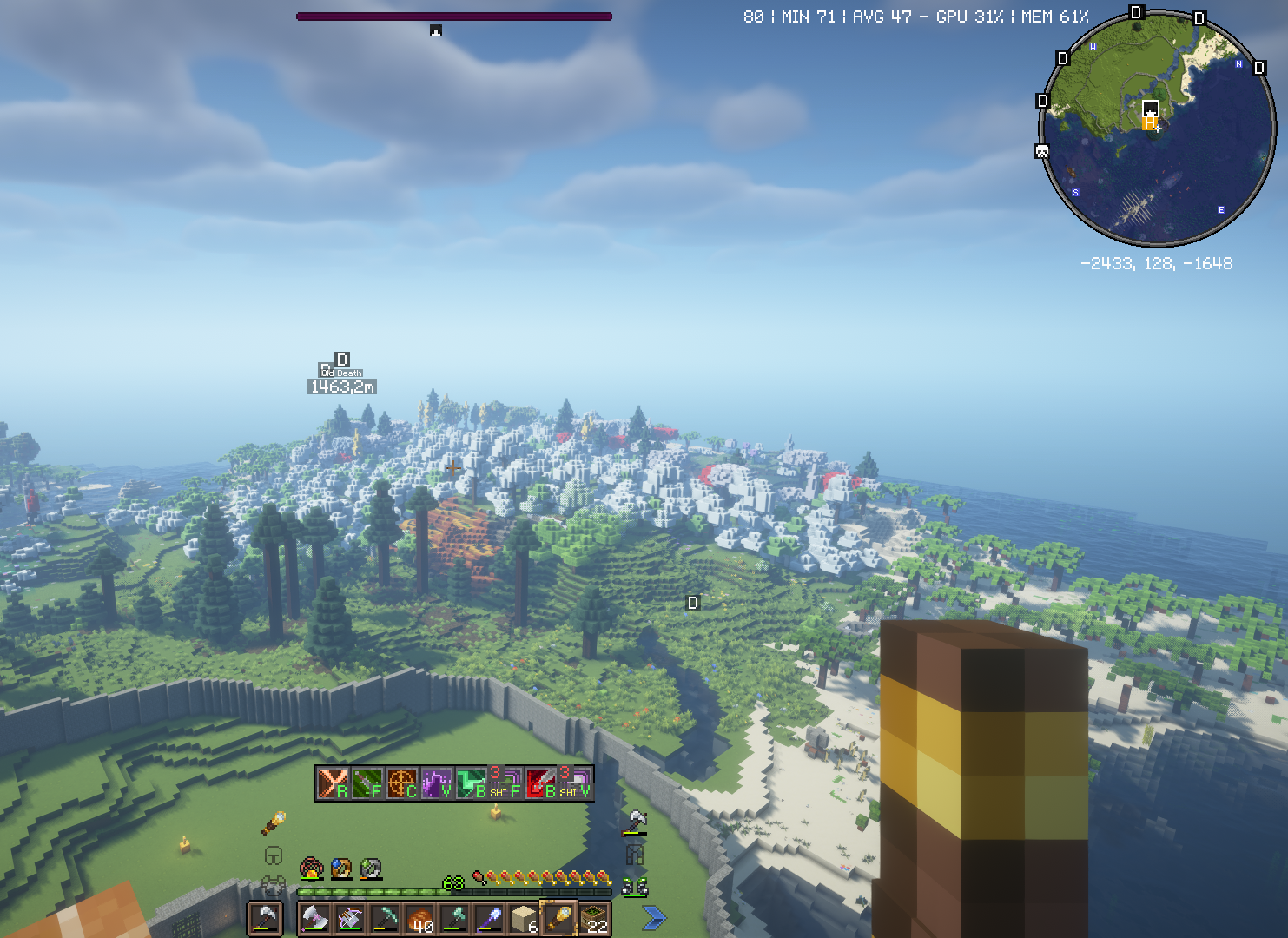Screen dimensions: 1288x938
Task: Select the crate stack of 22
Action: [x=596, y=919]
